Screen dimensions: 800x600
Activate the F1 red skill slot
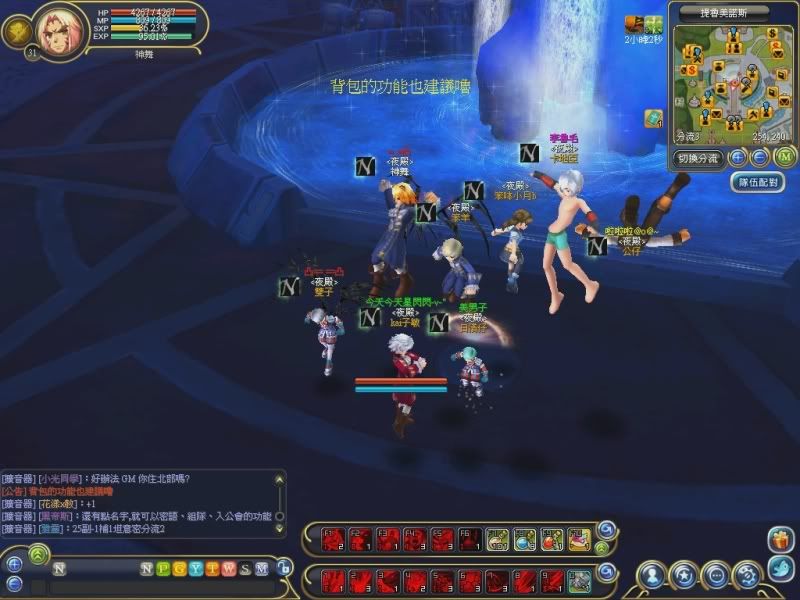pyautogui.click(x=335, y=541)
